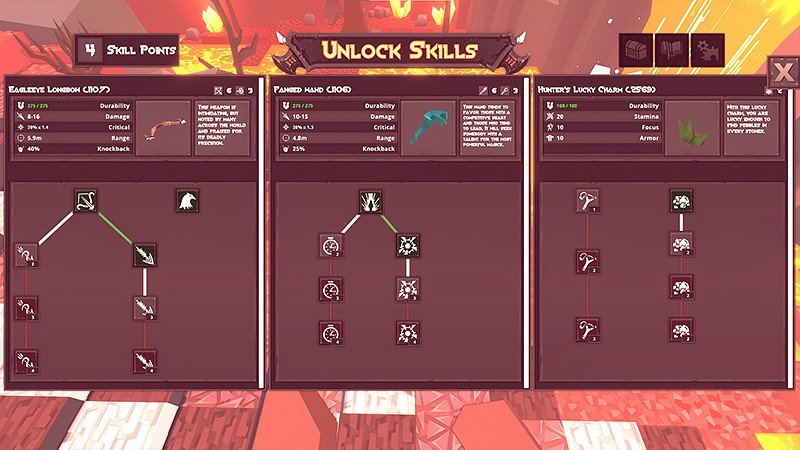Select the Fanged Hand's root claw skill
Screen dimensions: 800x450
tap(371, 202)
